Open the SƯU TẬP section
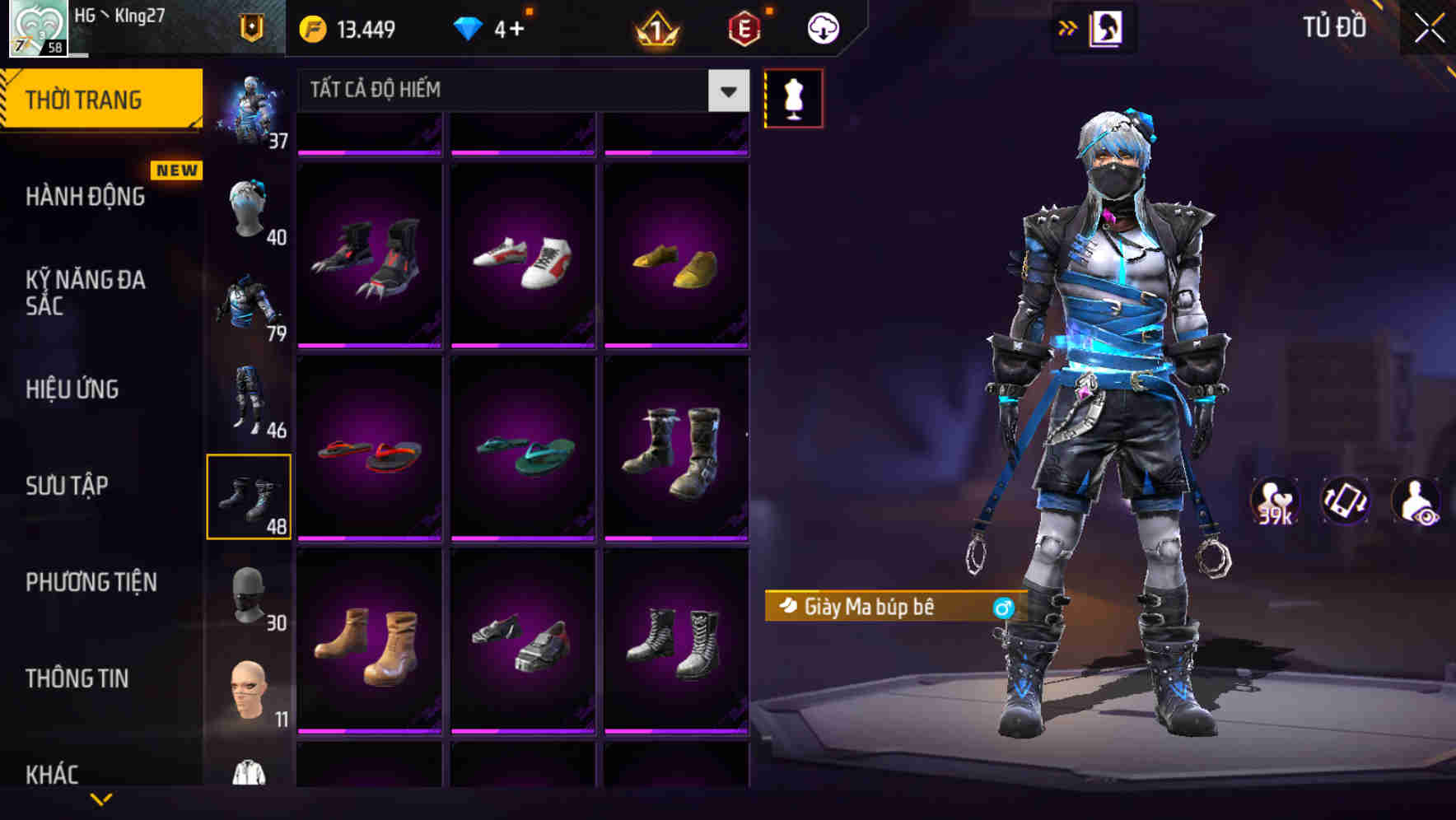 (70, 486)
